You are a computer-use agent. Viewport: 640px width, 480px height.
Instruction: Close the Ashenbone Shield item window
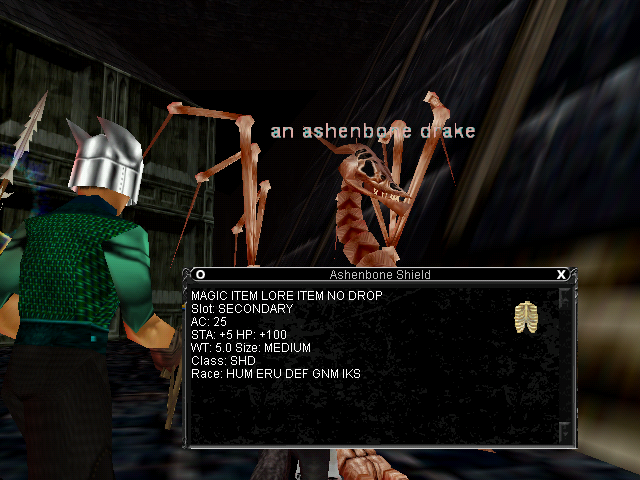561,274
